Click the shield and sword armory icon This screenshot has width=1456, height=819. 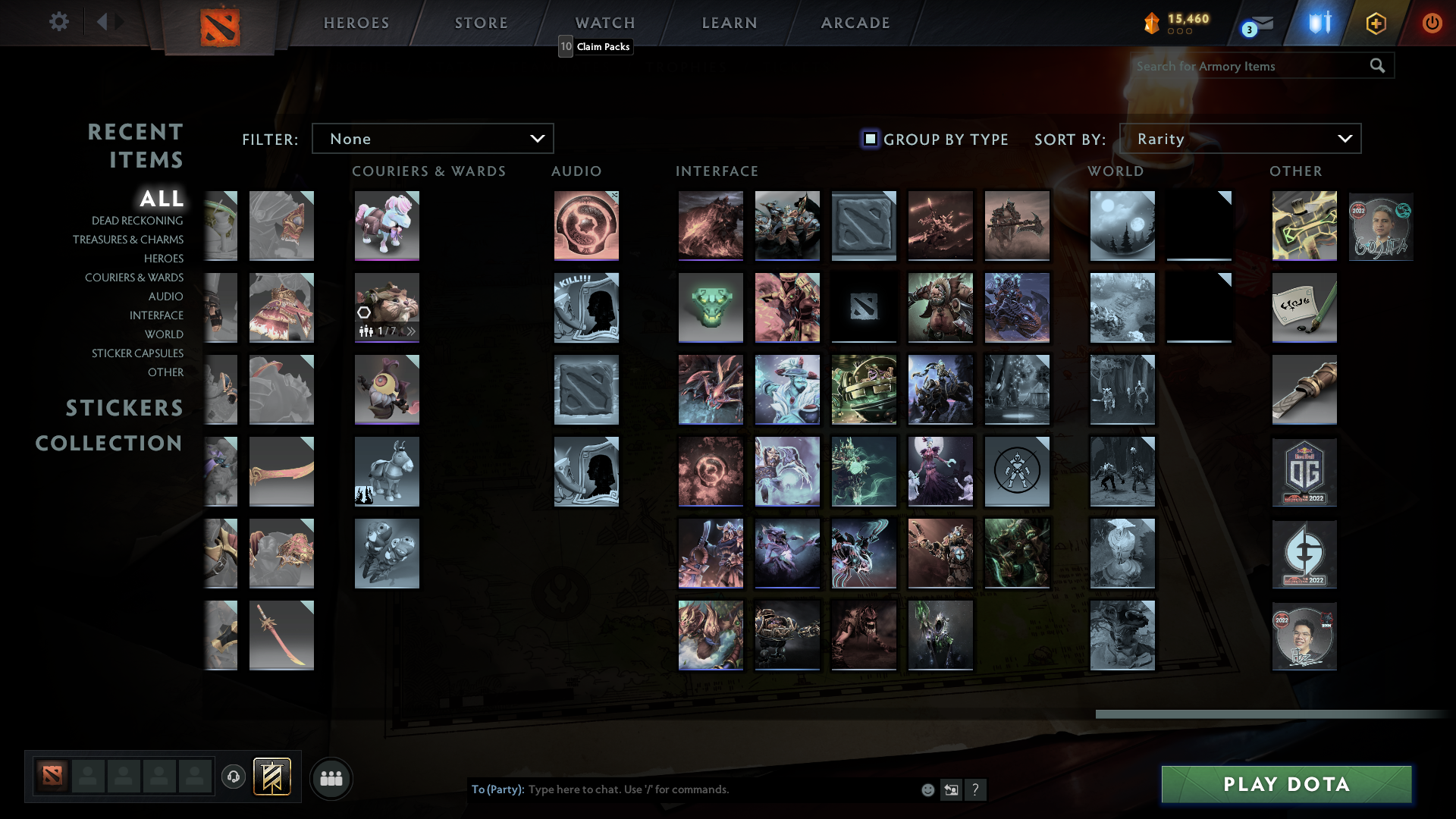point(1318,23)
